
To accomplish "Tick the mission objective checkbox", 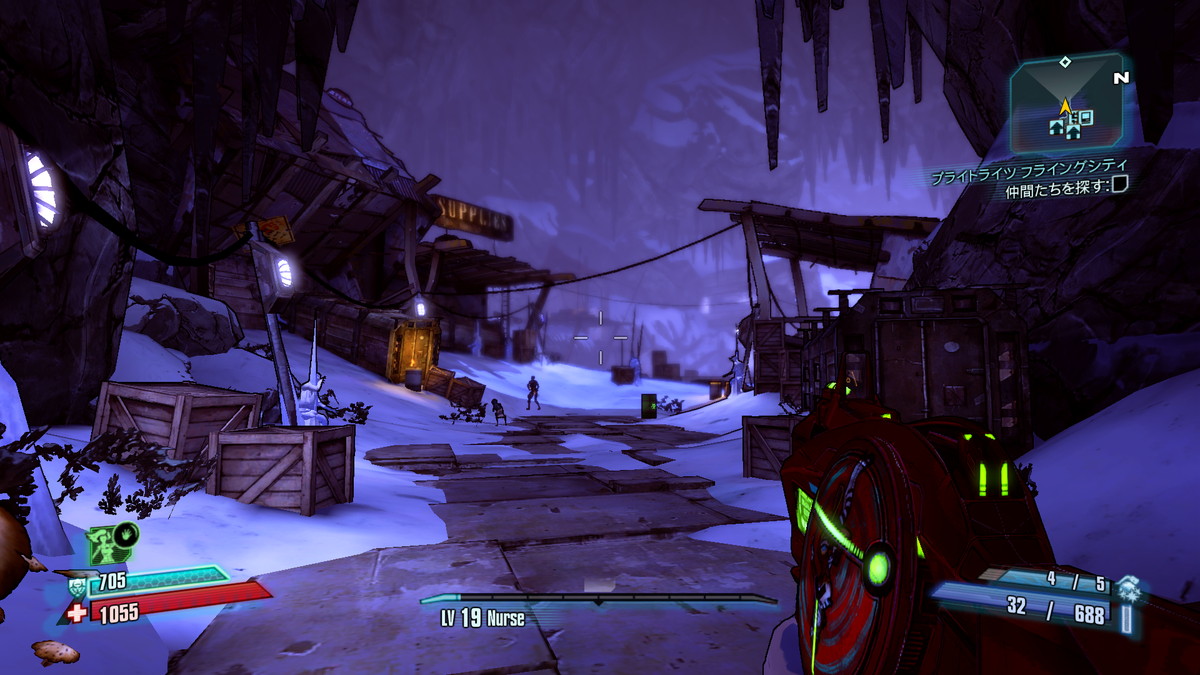I will click(x=1120, y=183).
